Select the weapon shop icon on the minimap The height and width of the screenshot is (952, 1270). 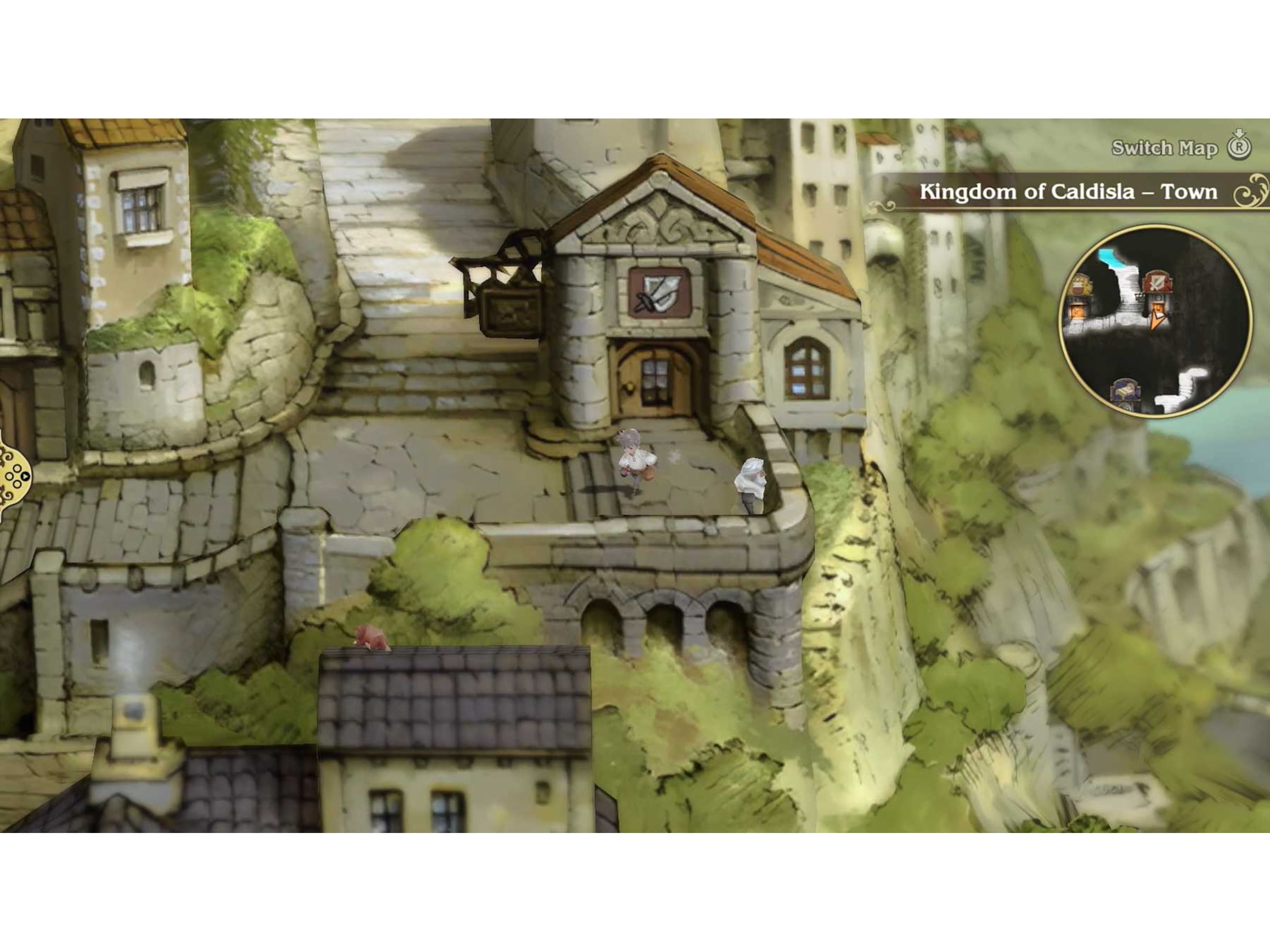pos(1157,282)
